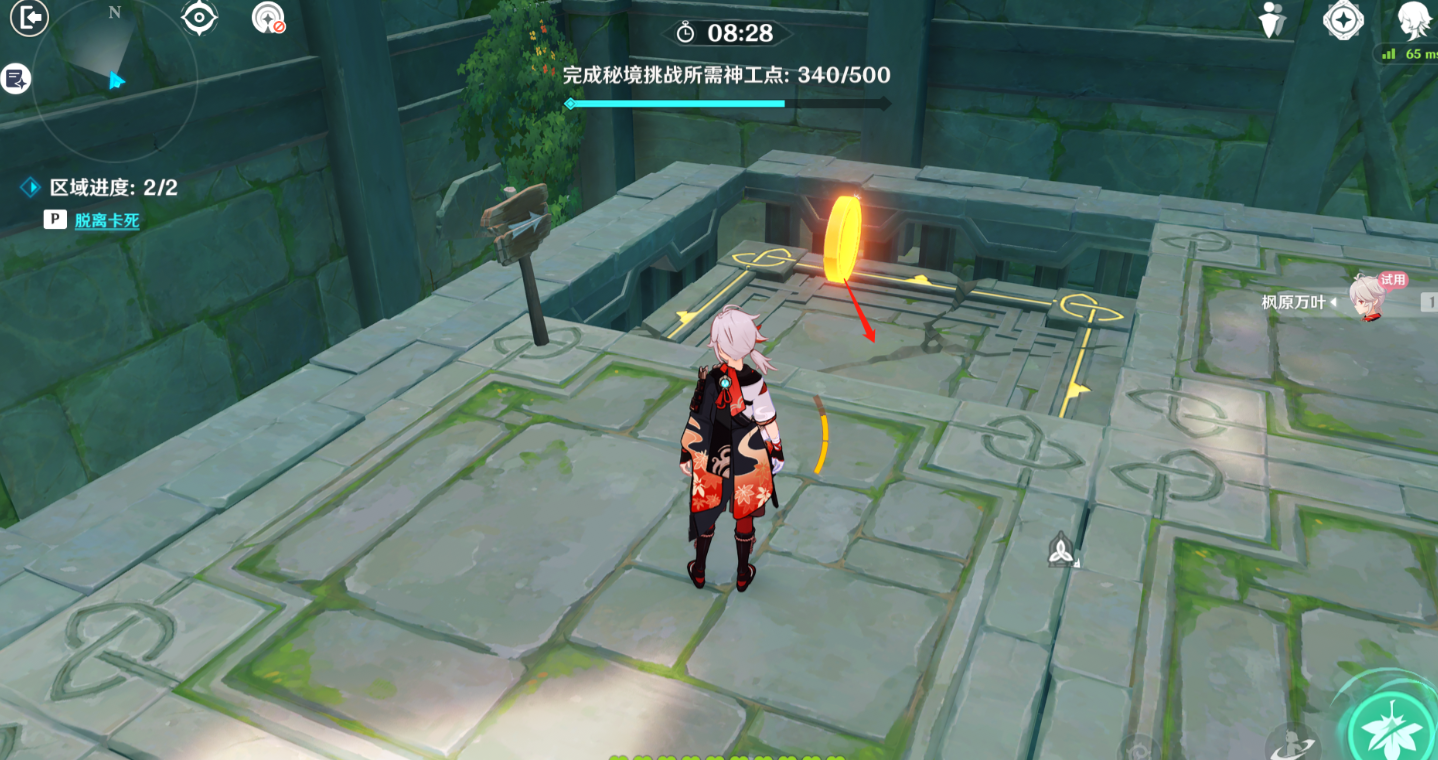1438x760 pixels.
Task: Click the 完成秘境挑战所需神工点 header
Action: tap(725, 75)
